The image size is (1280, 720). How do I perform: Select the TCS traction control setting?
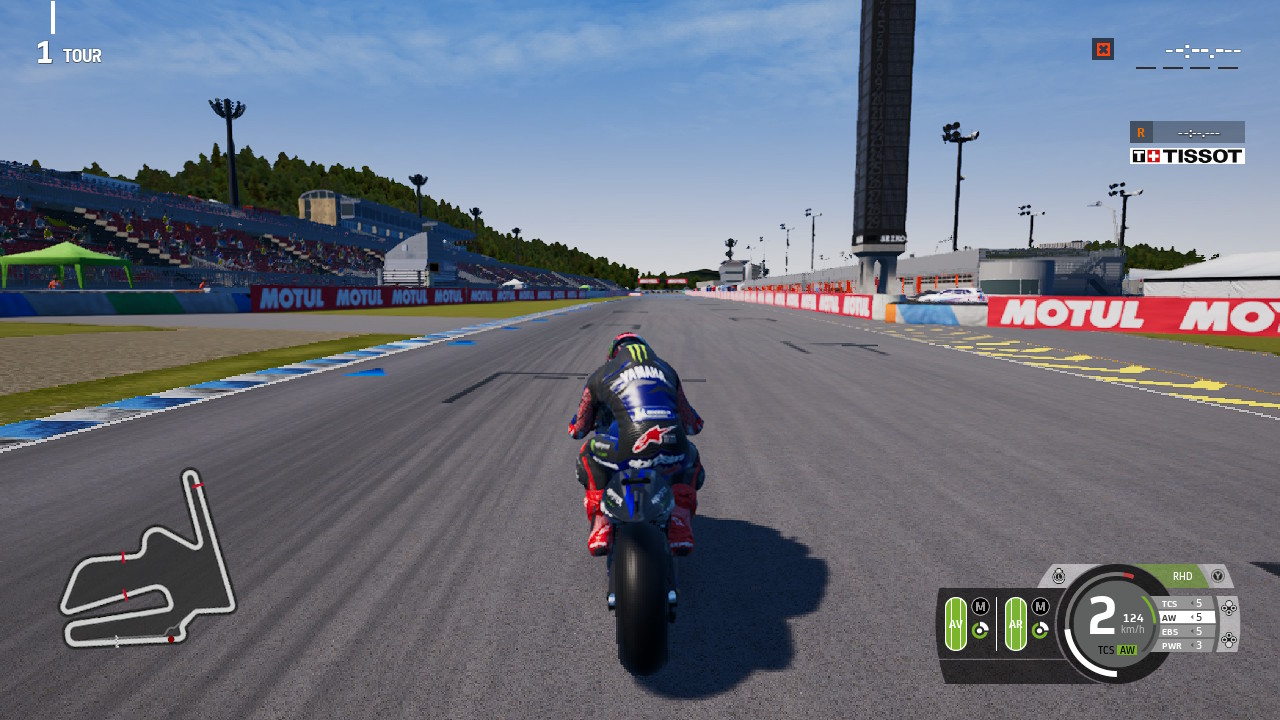1182,603
